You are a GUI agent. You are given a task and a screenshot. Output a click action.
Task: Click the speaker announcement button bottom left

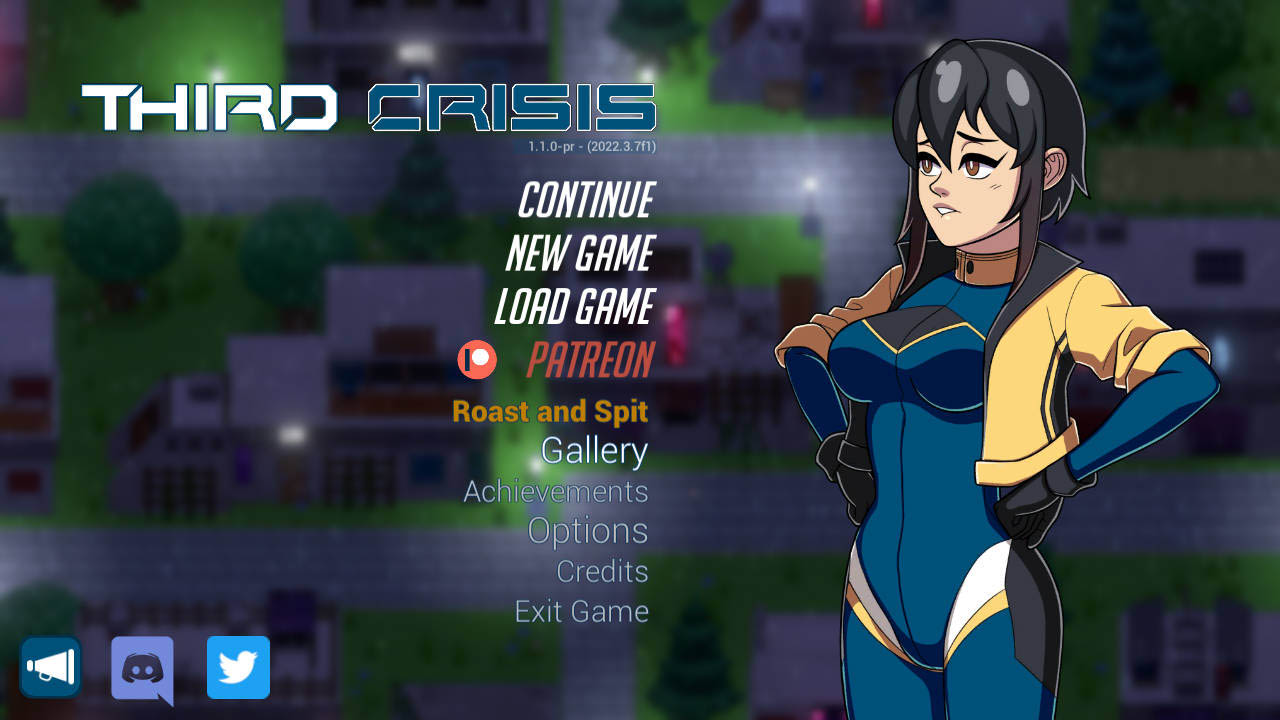tap(49, 666)
